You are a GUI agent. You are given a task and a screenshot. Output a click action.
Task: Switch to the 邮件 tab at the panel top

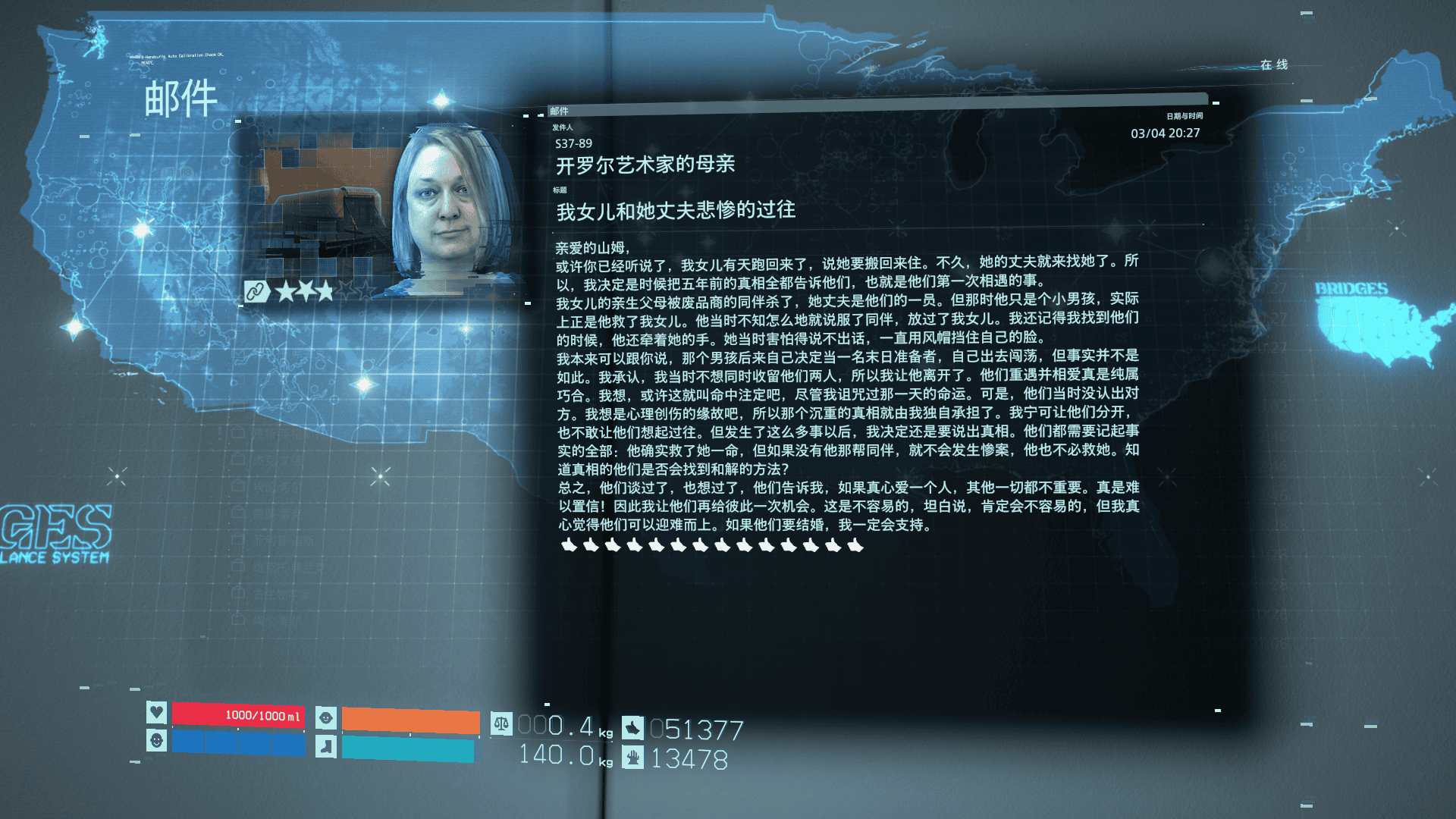[x=559, y=111]
